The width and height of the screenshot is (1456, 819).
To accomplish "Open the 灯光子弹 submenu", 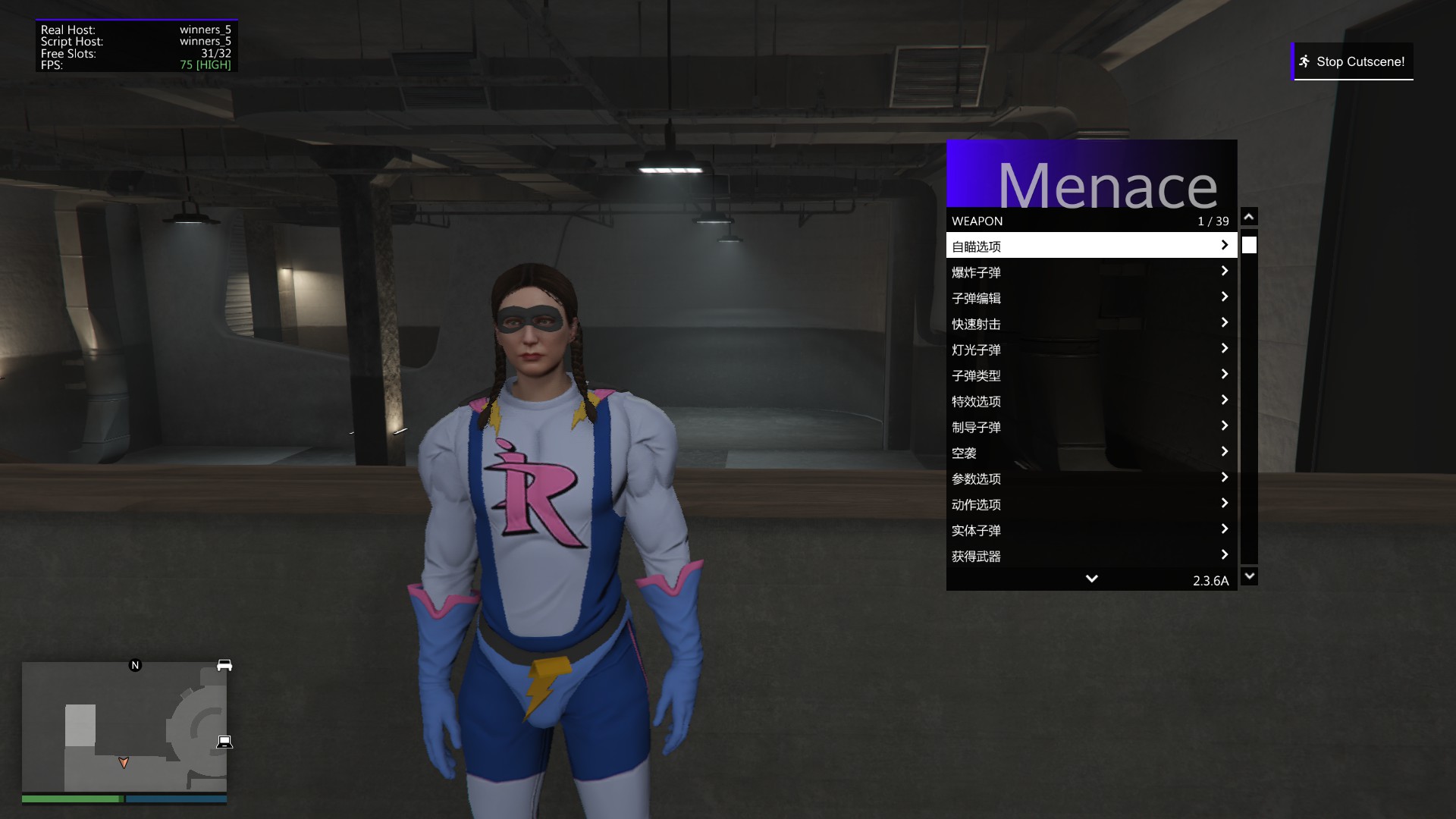I will pos(1090,349).
